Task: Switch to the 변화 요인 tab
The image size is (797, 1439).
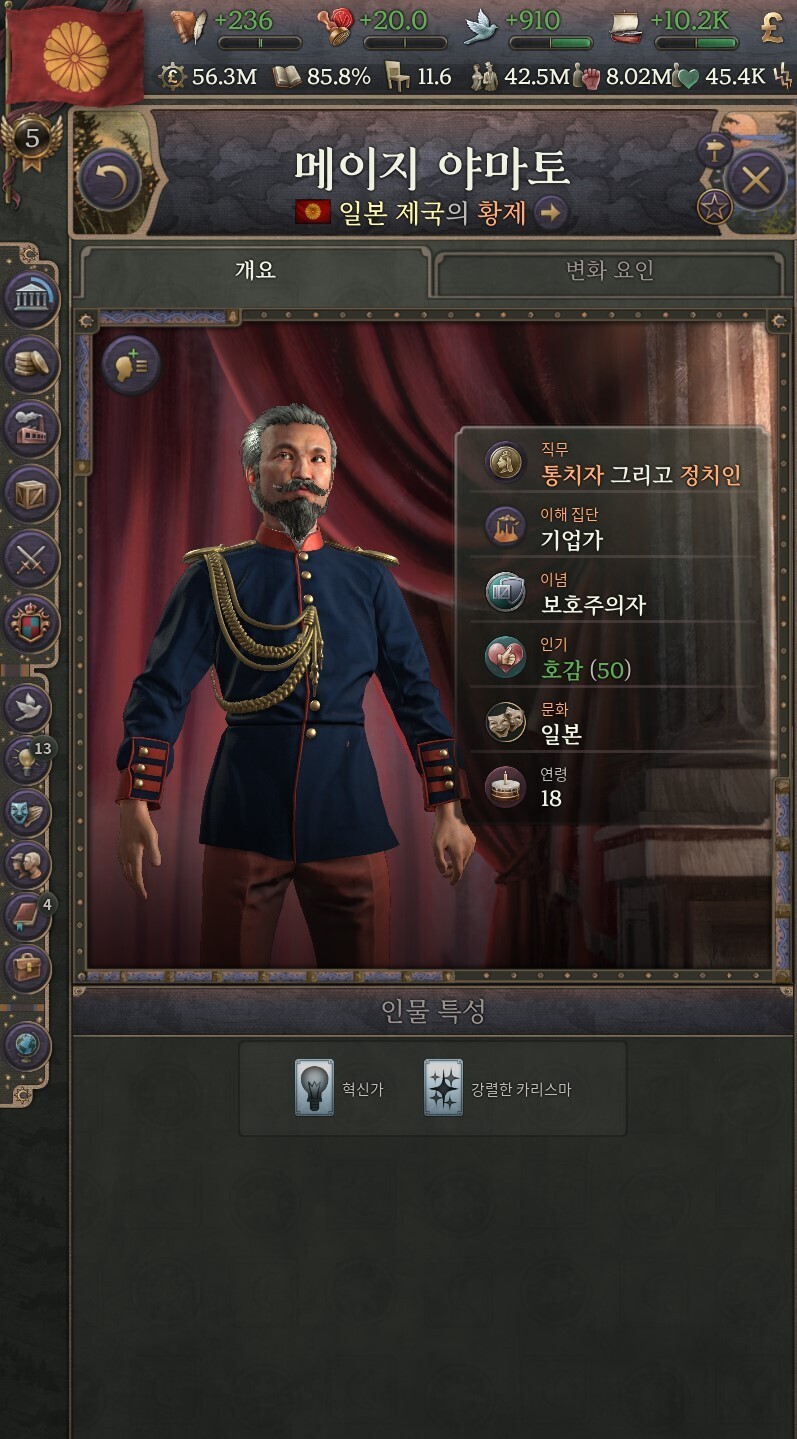Action: [x=609, y=271]
